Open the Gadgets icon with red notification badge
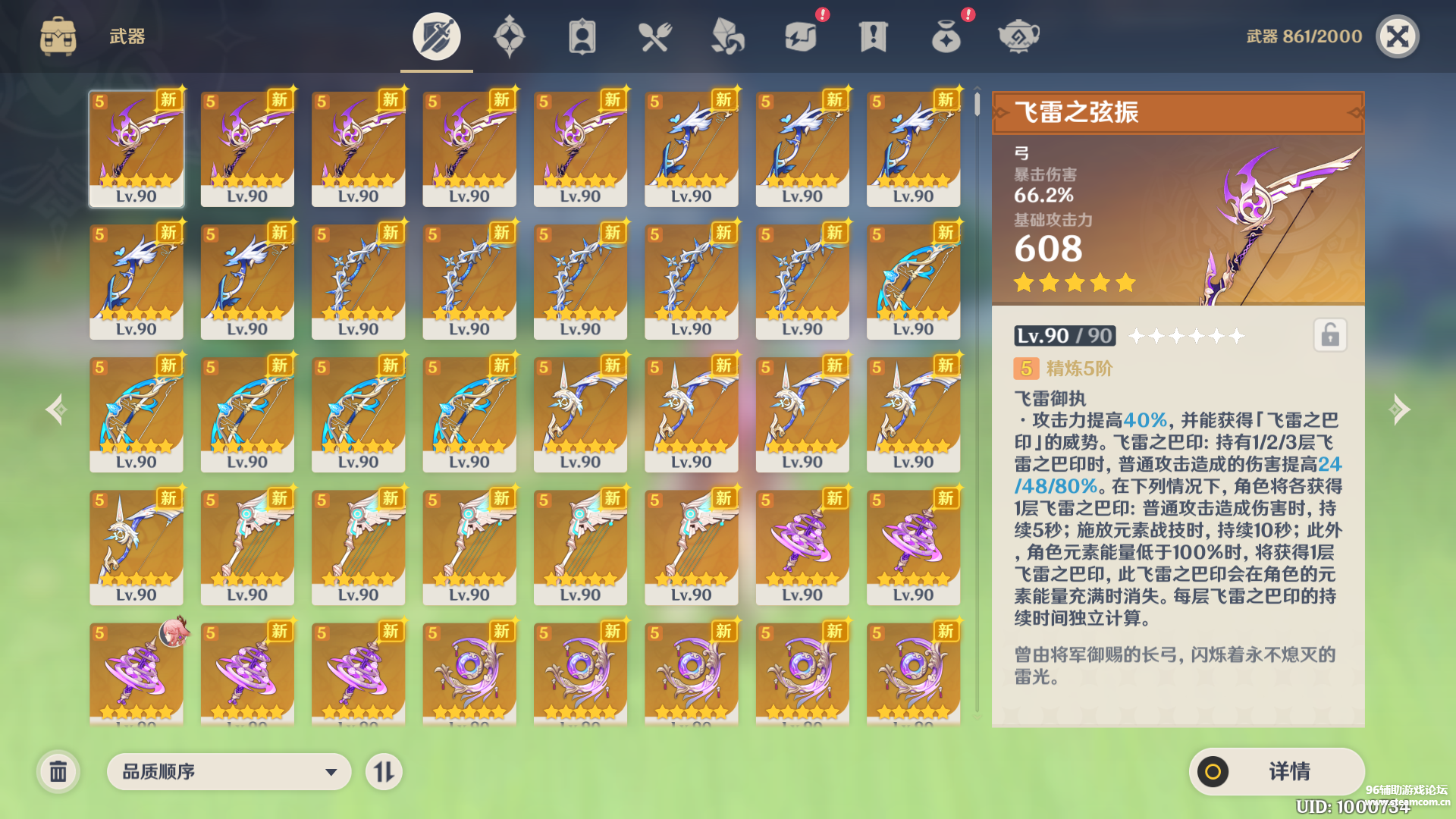Screen dimensions: 1456x819 tap(801, 36)
